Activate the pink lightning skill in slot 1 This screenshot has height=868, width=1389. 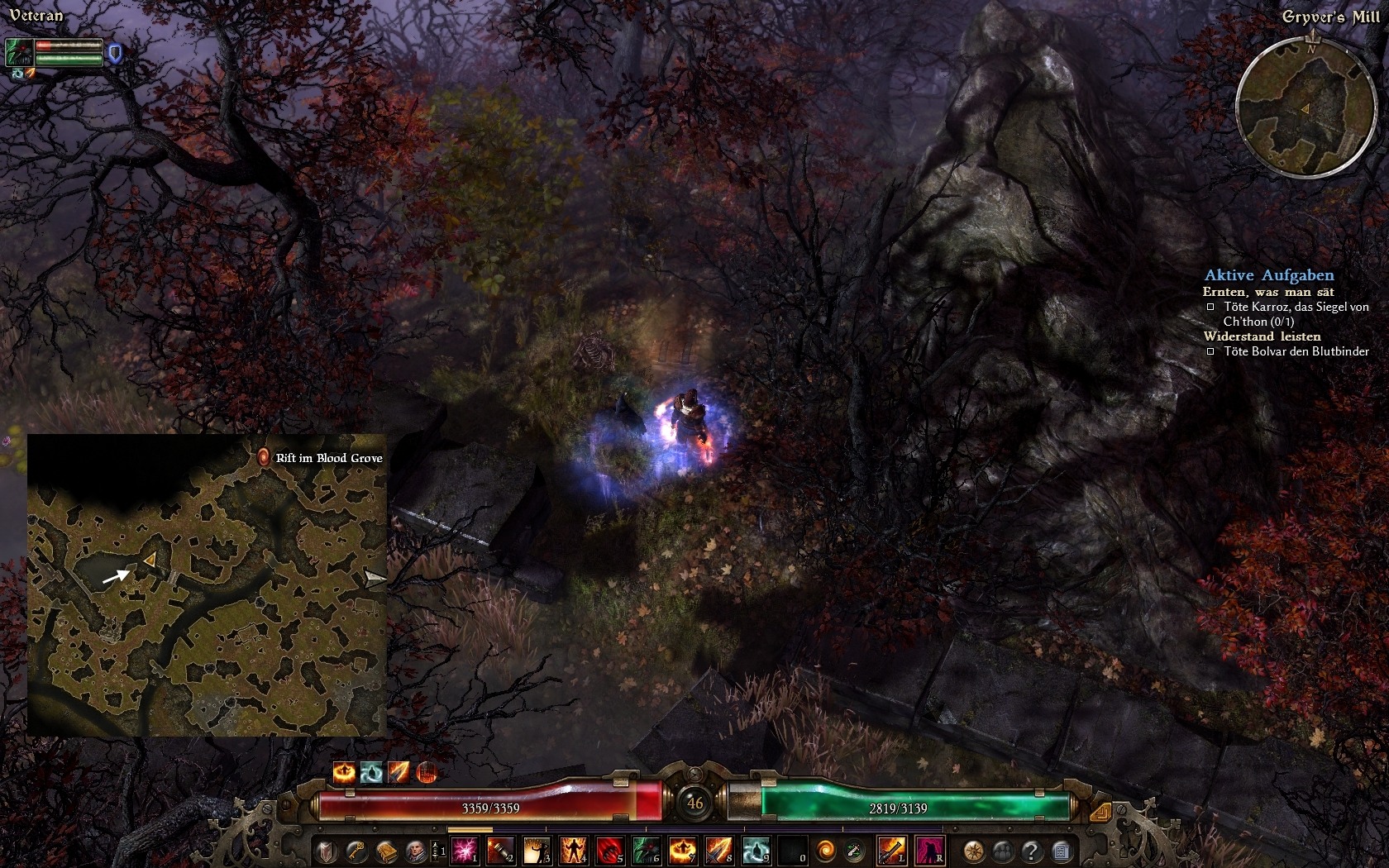[x=465, y=850]
